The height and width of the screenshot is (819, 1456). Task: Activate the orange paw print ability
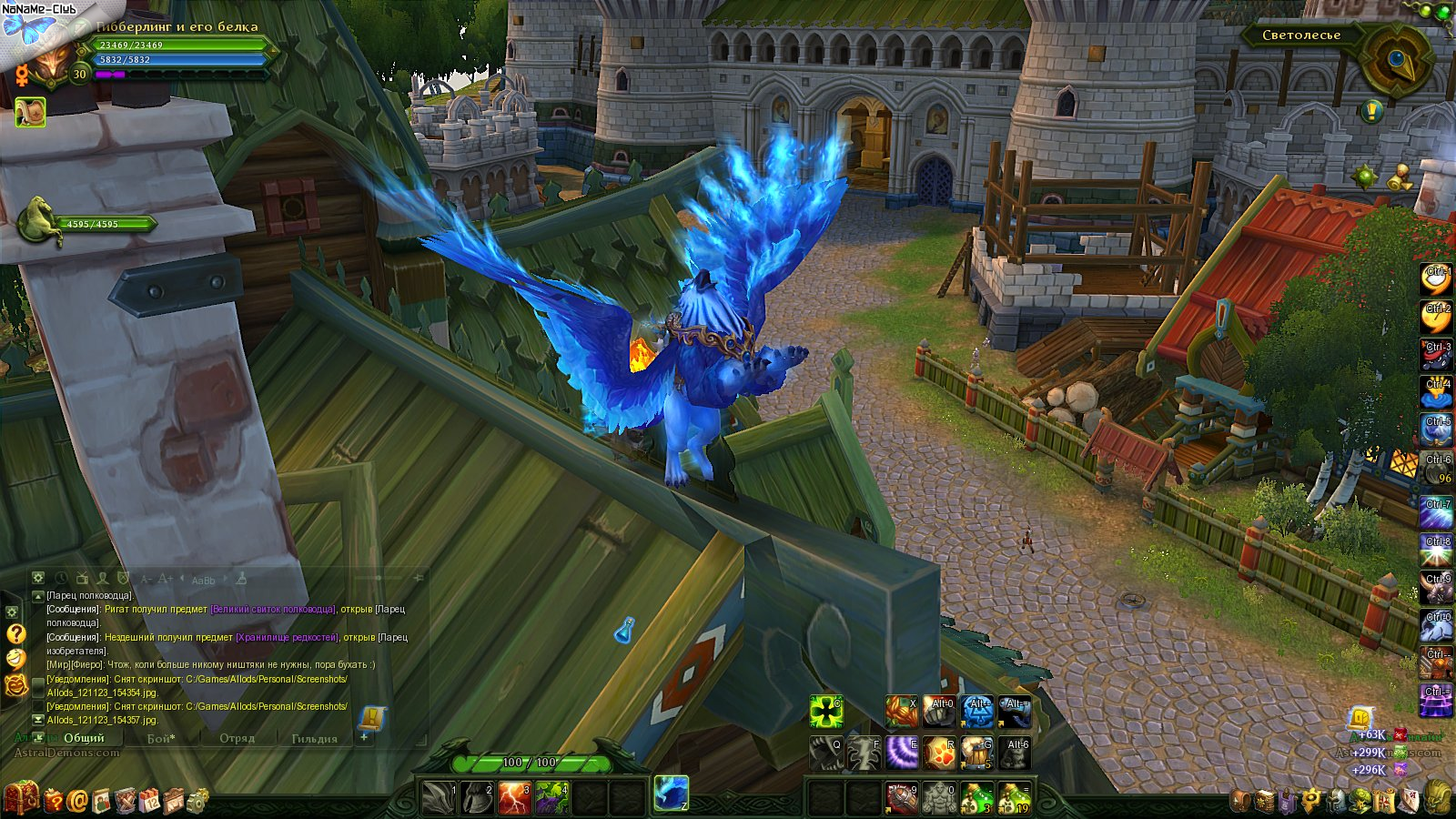pos(940,753)
